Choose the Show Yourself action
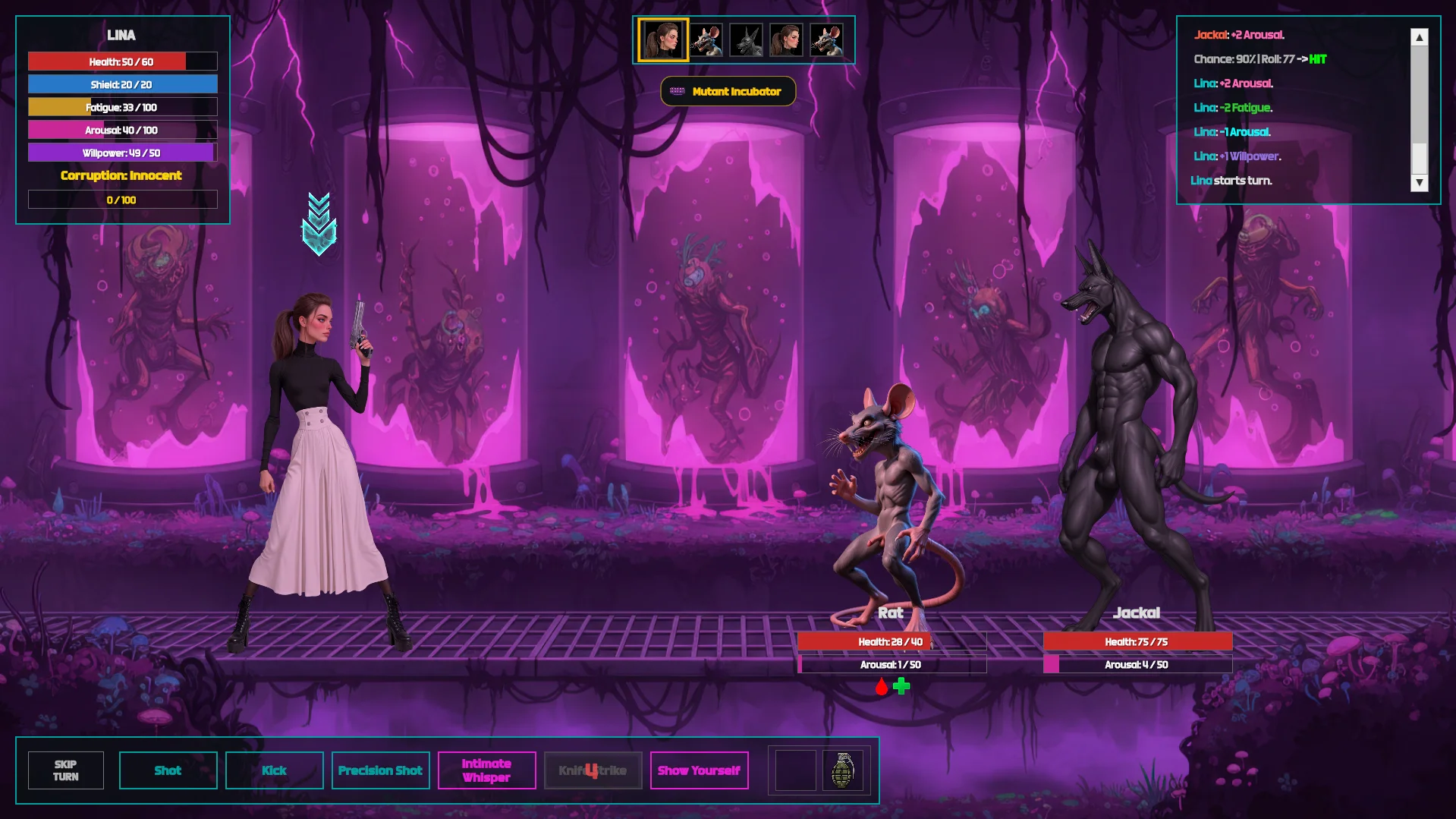The height and width of the screenshot is (819, 1456). coord(699,770)
